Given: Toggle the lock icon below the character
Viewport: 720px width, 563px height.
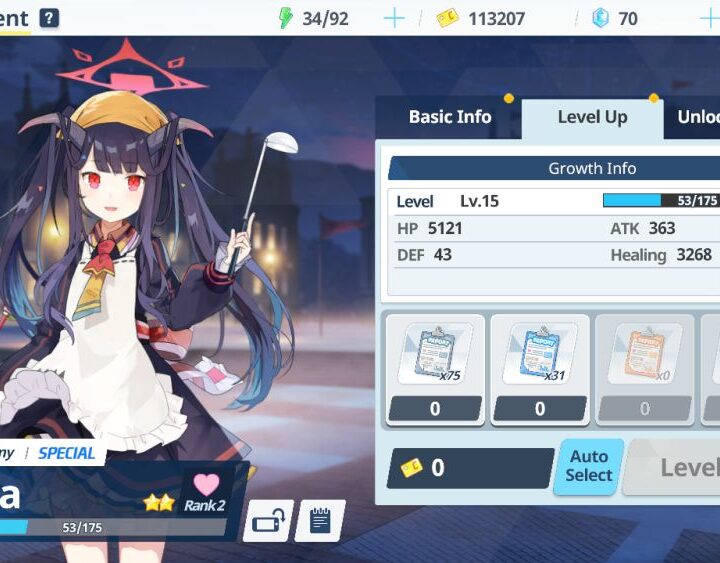Looking at the screenshot, I should coord(268,520).
